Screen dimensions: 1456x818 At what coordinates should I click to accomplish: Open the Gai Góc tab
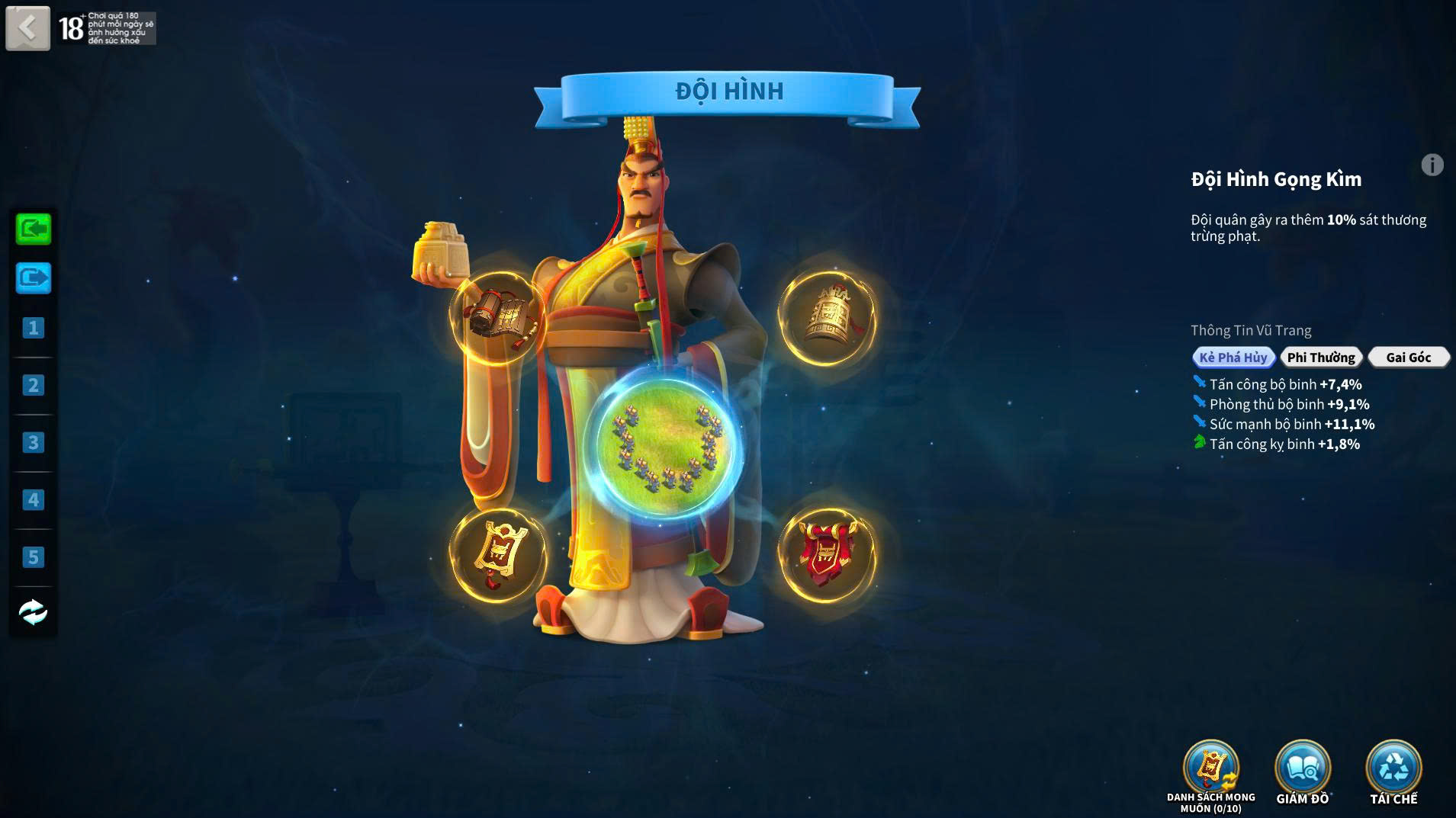1408,358
